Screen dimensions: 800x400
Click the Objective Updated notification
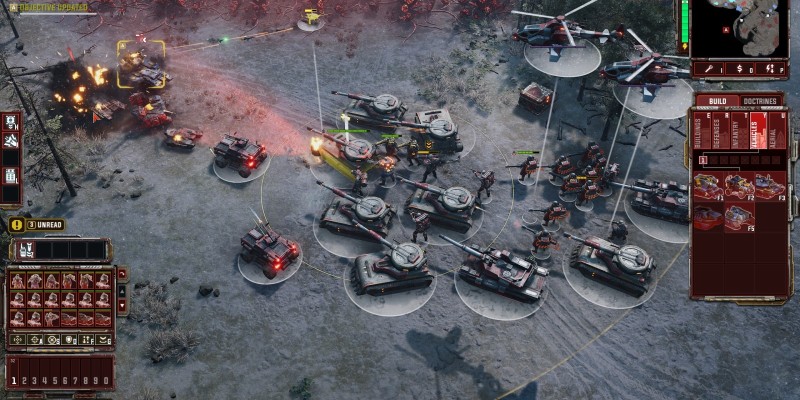click(50, 8)
